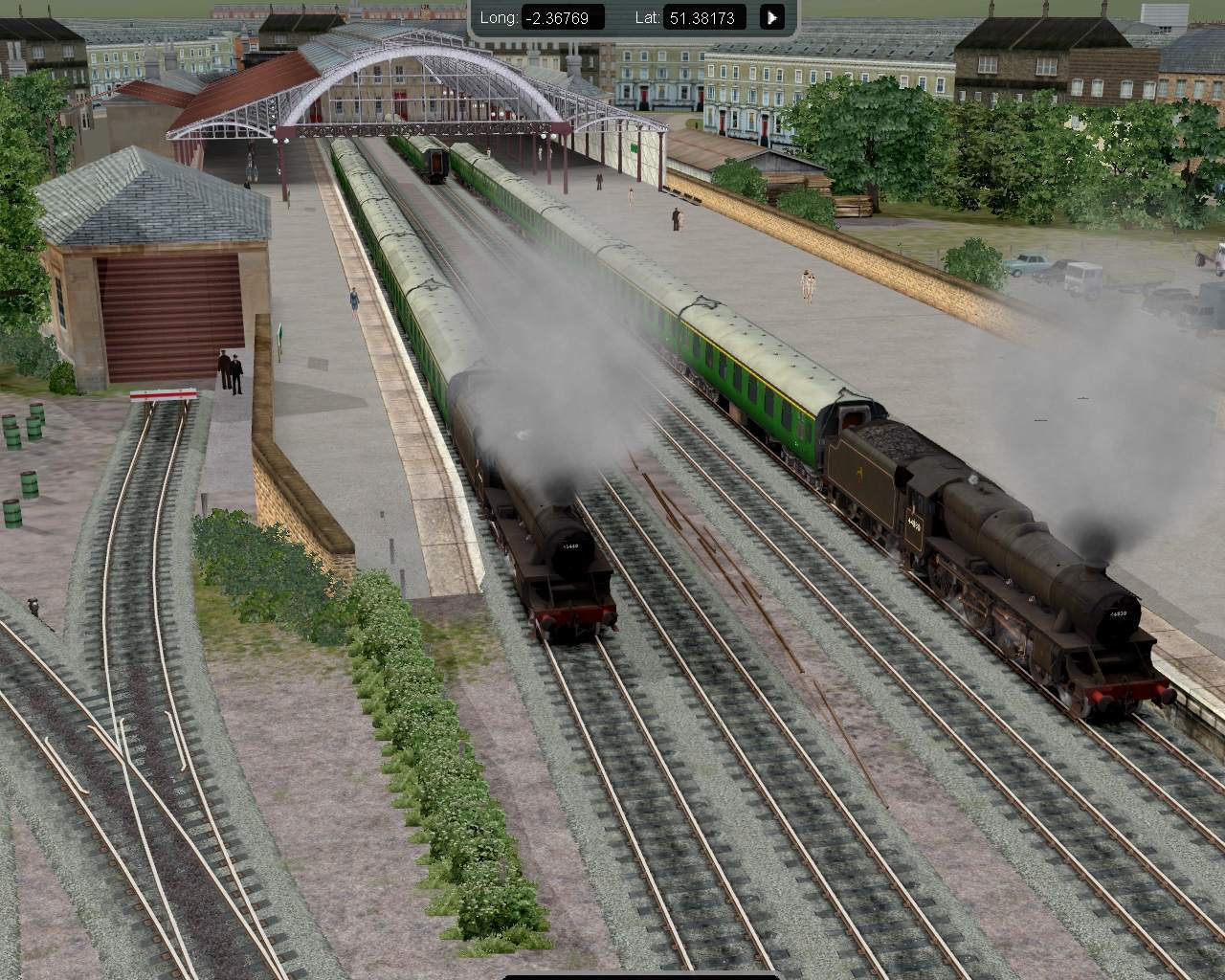Image resolution: width=1225 pixels, height=980 pixels.
Task: Click the station canopy signboard
Action: (x=632, y=149)
